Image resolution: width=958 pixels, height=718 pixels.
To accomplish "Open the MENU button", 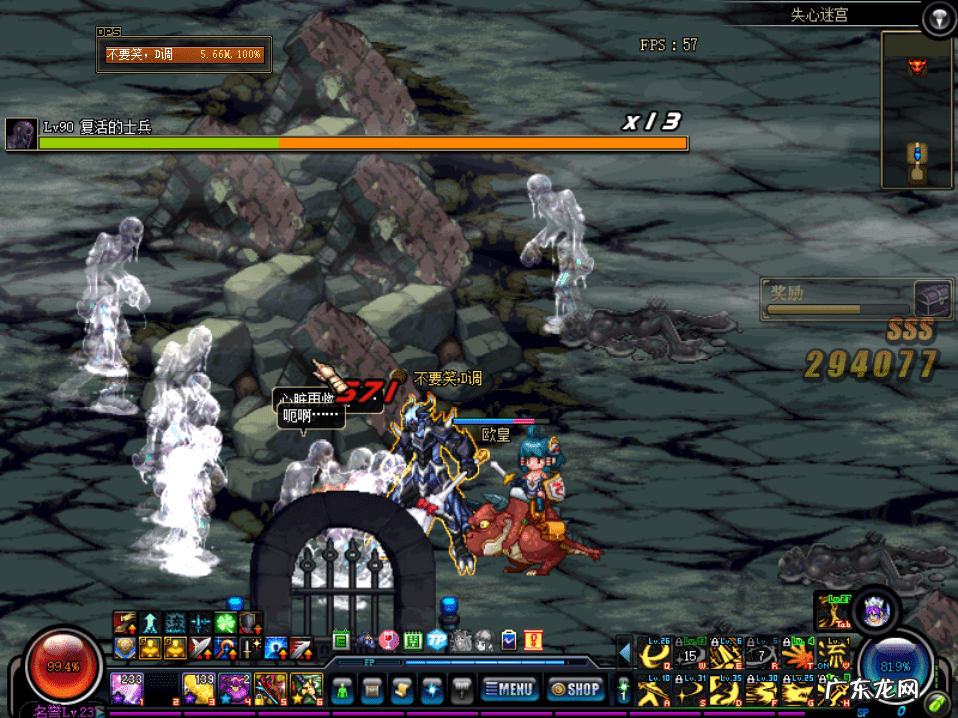I will point(511,688).
